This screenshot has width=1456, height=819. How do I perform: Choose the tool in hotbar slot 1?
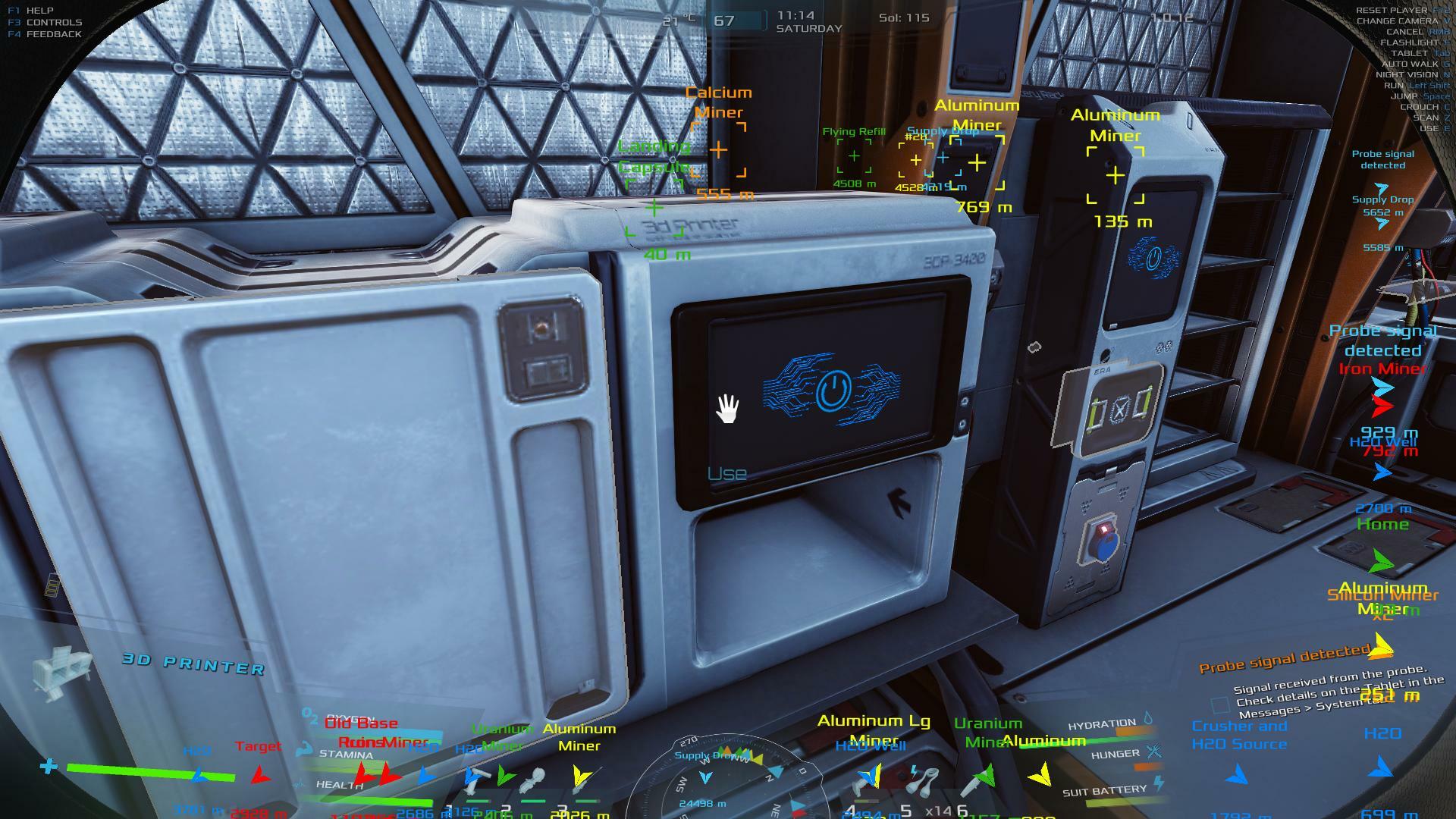(x=475, y=781)
